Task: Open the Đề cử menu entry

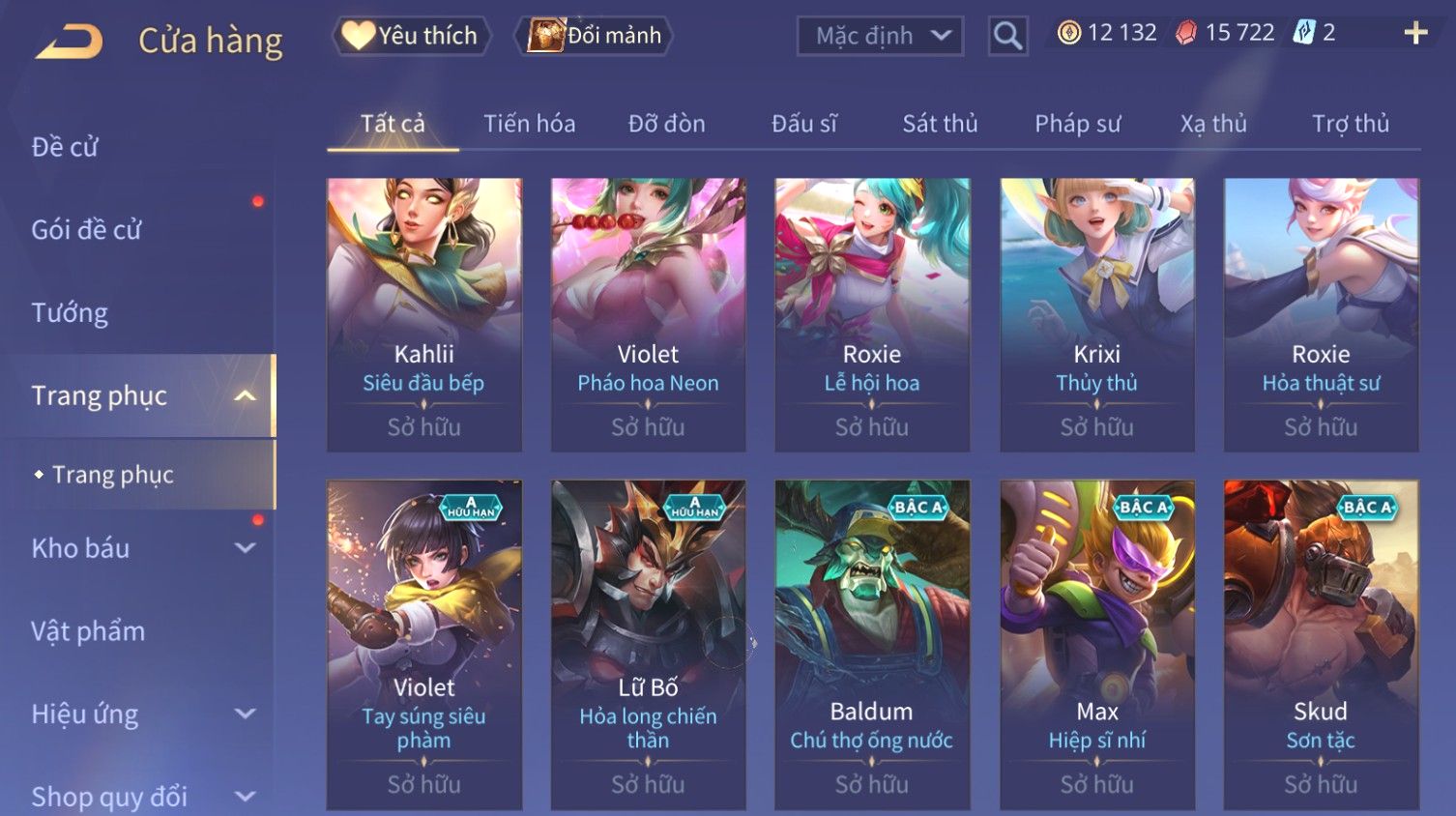Action: point(66,147)
